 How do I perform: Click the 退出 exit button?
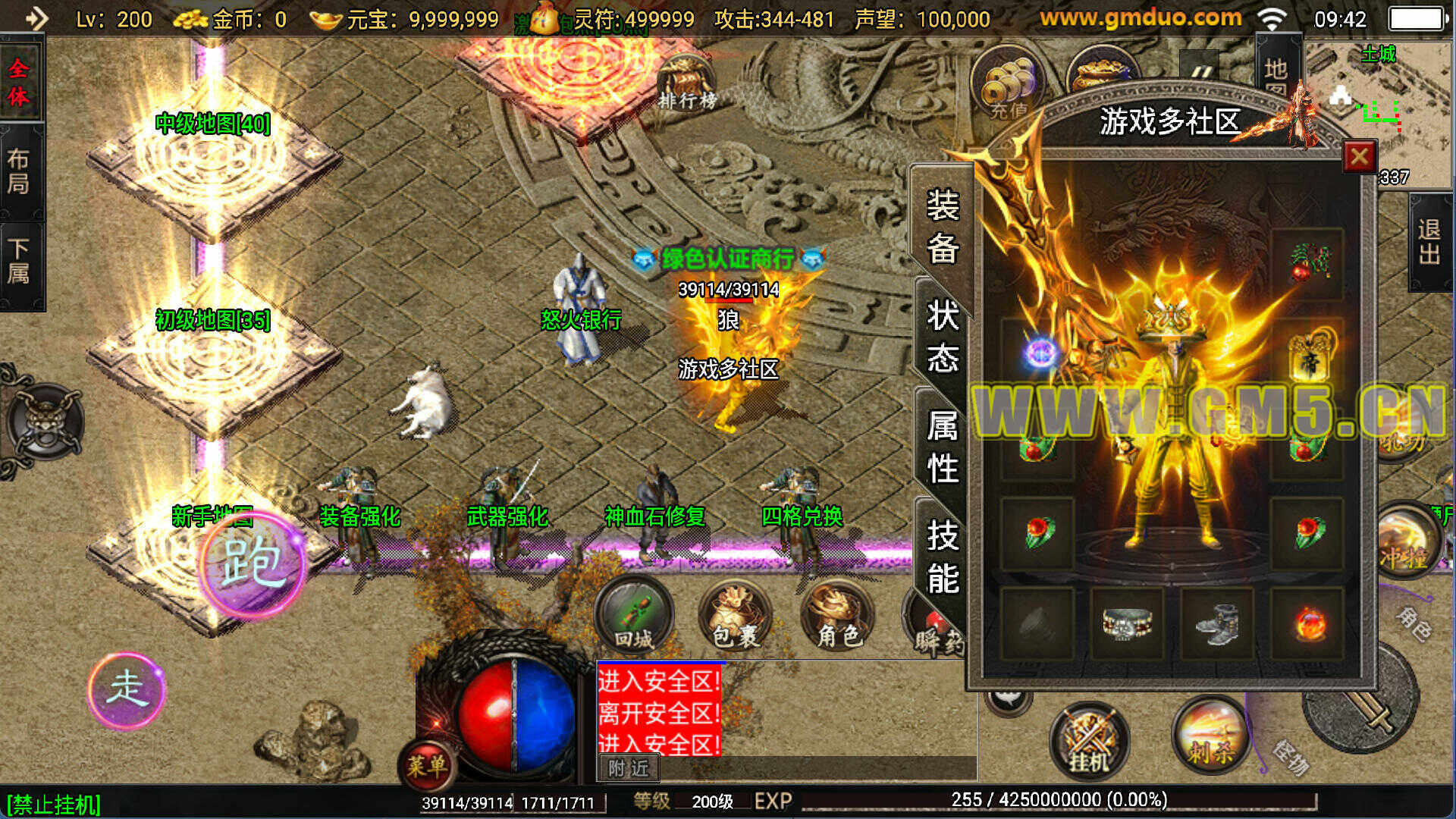(1429, 241)
